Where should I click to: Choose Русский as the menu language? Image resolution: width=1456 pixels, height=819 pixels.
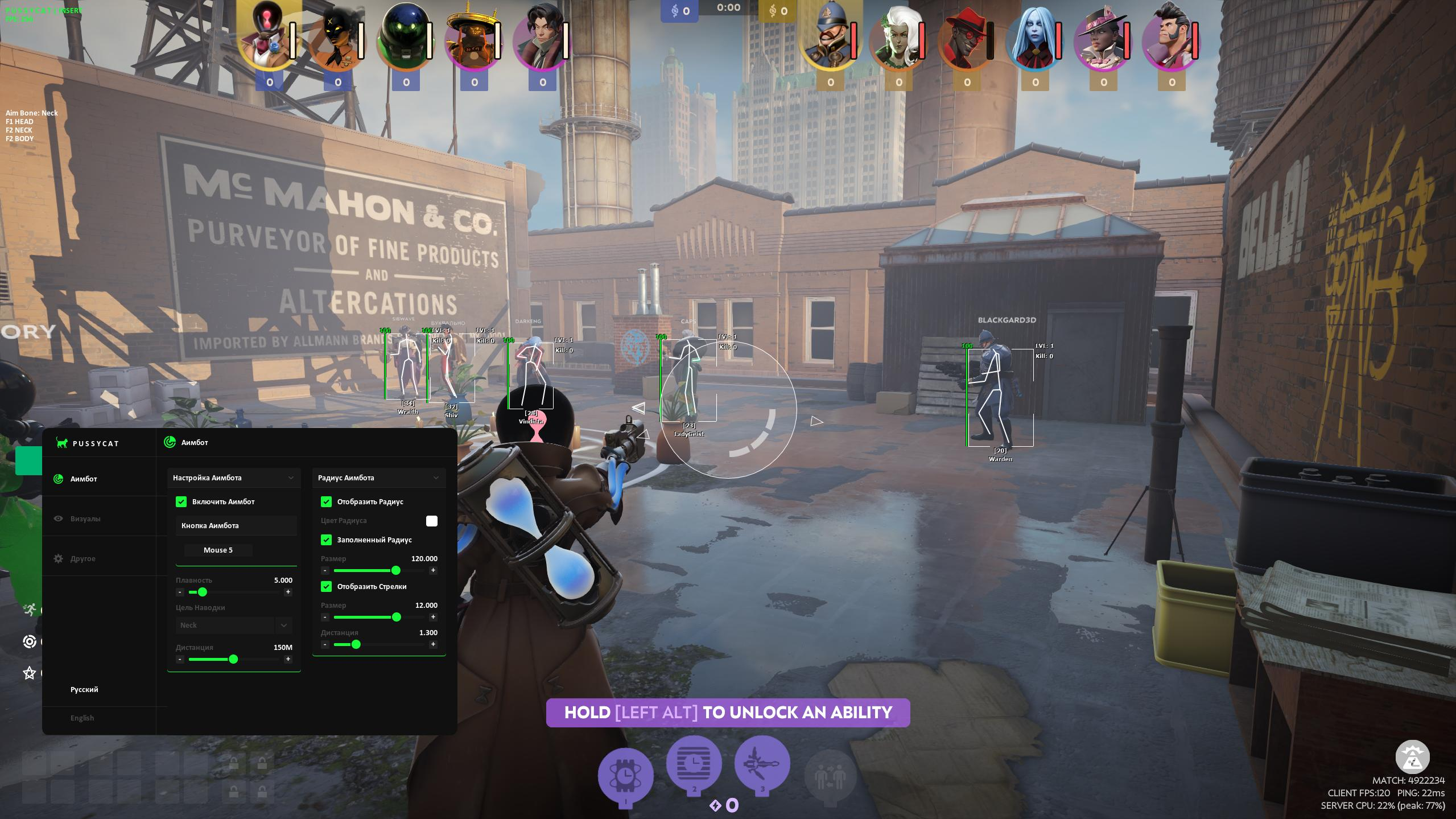(x=84, y=689)
